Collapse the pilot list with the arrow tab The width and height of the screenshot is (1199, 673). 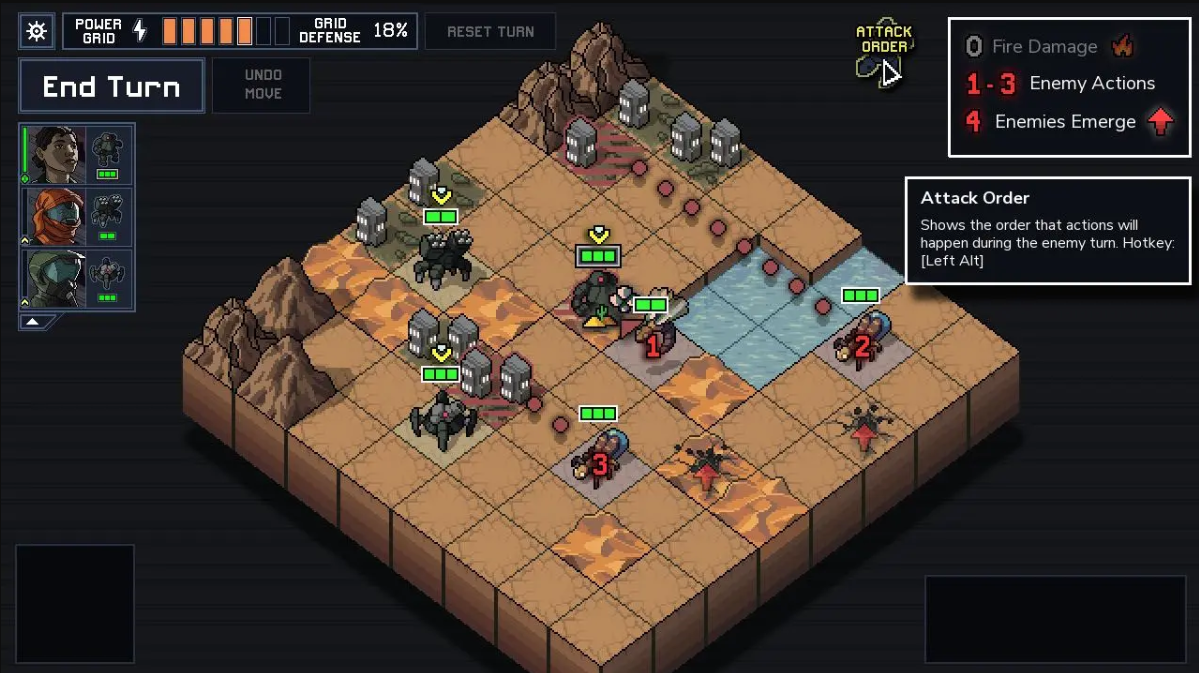point(34,322)
